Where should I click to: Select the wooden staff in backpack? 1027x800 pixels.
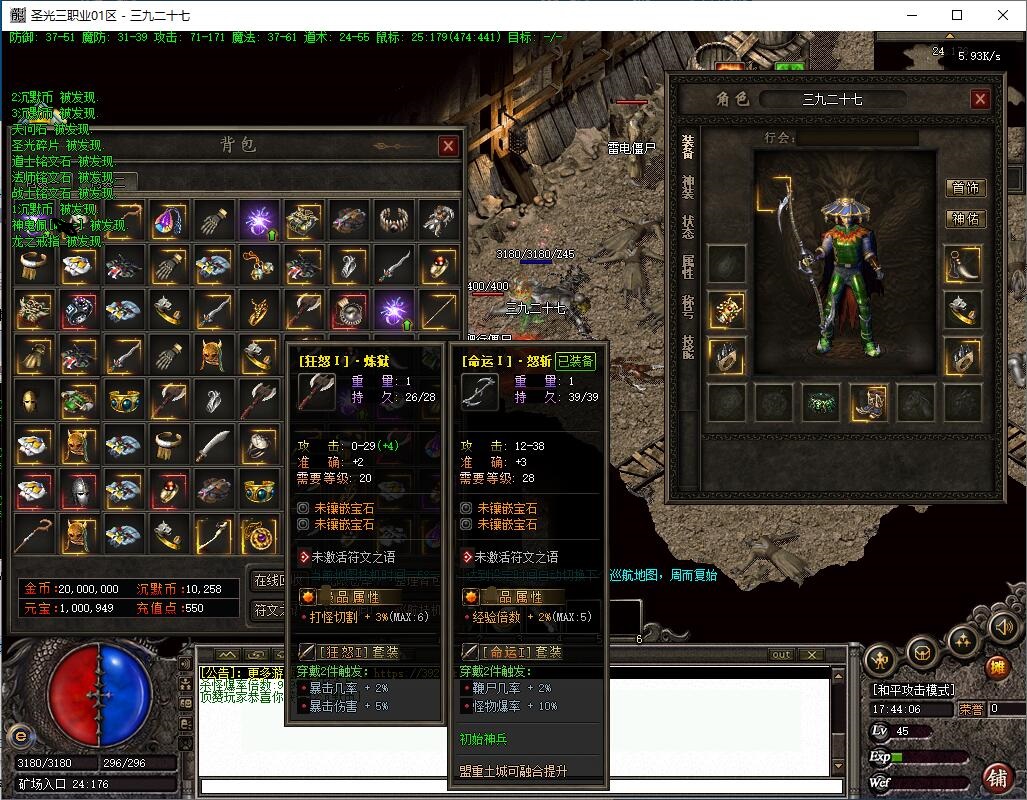click(x=36, y=532)
